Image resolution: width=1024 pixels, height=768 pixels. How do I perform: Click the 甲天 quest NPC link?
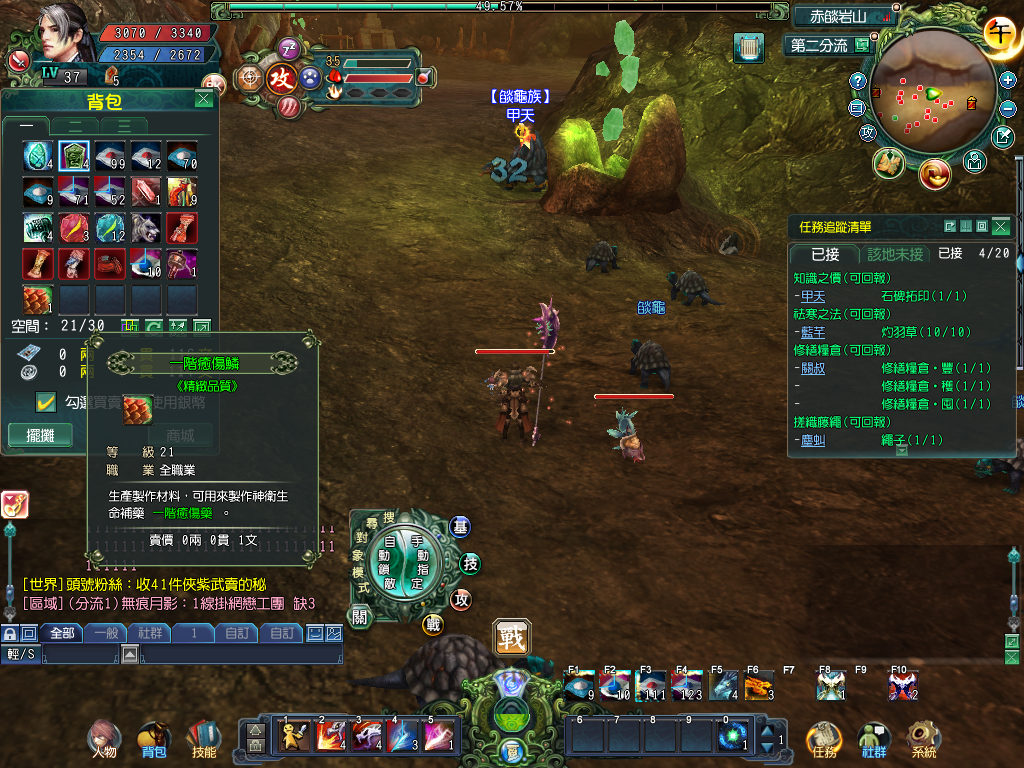813,297
